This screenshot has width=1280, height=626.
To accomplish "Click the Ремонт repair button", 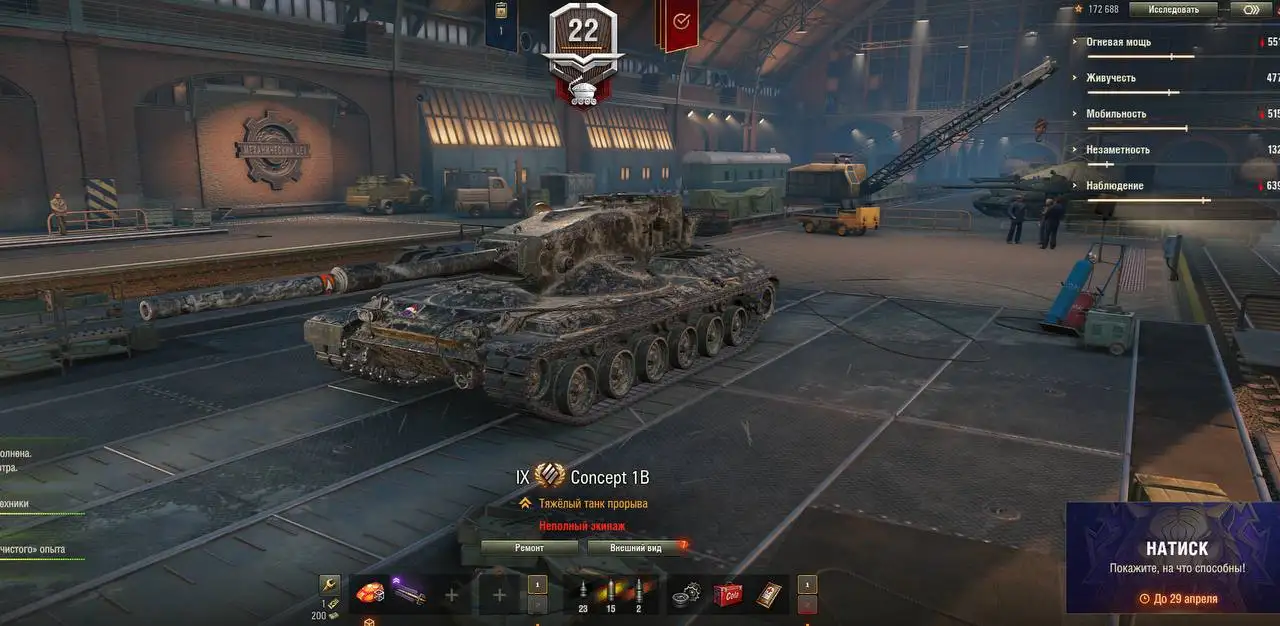I will tap(529, 548).
